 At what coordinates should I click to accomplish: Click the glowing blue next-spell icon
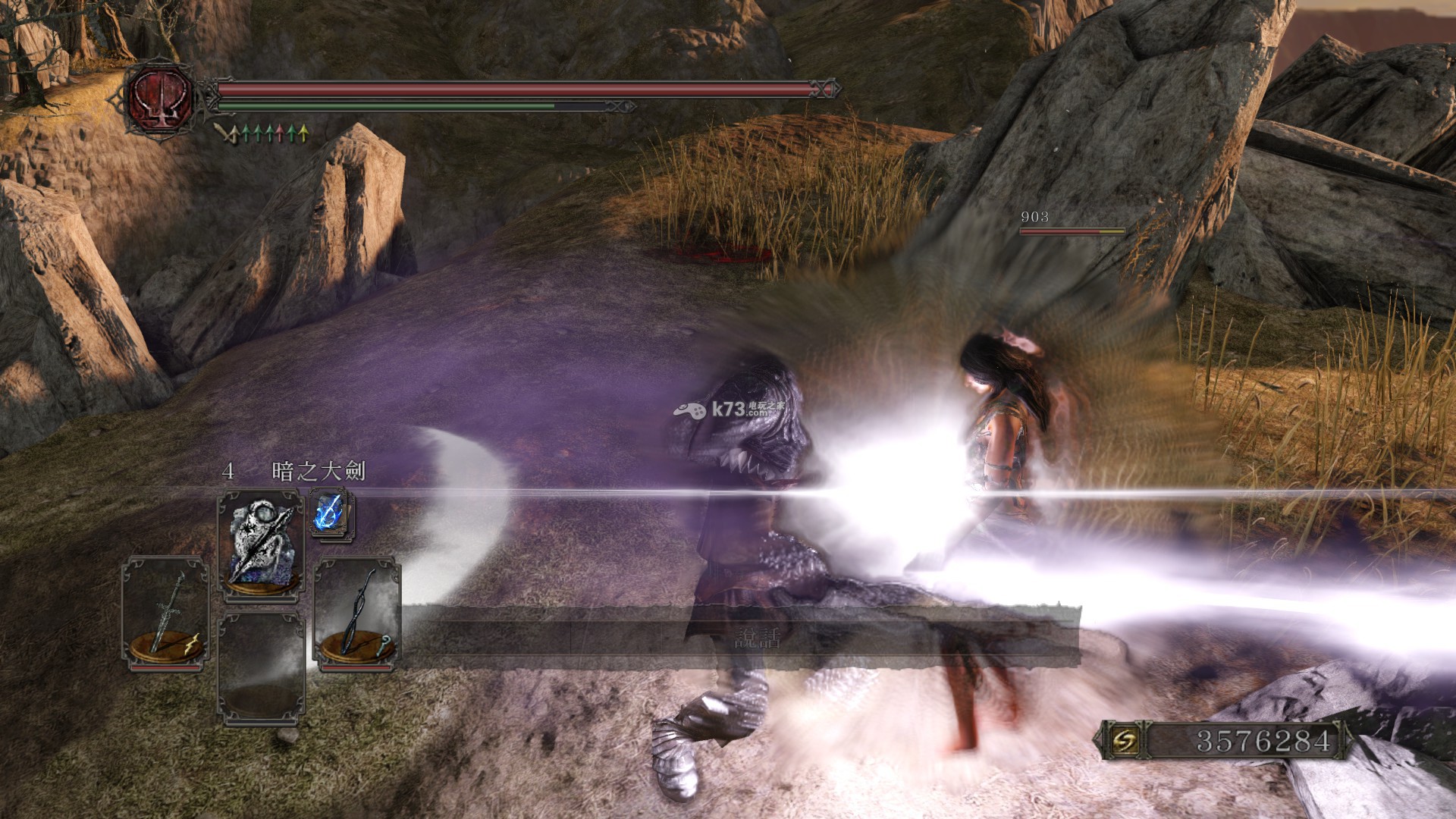331,514
